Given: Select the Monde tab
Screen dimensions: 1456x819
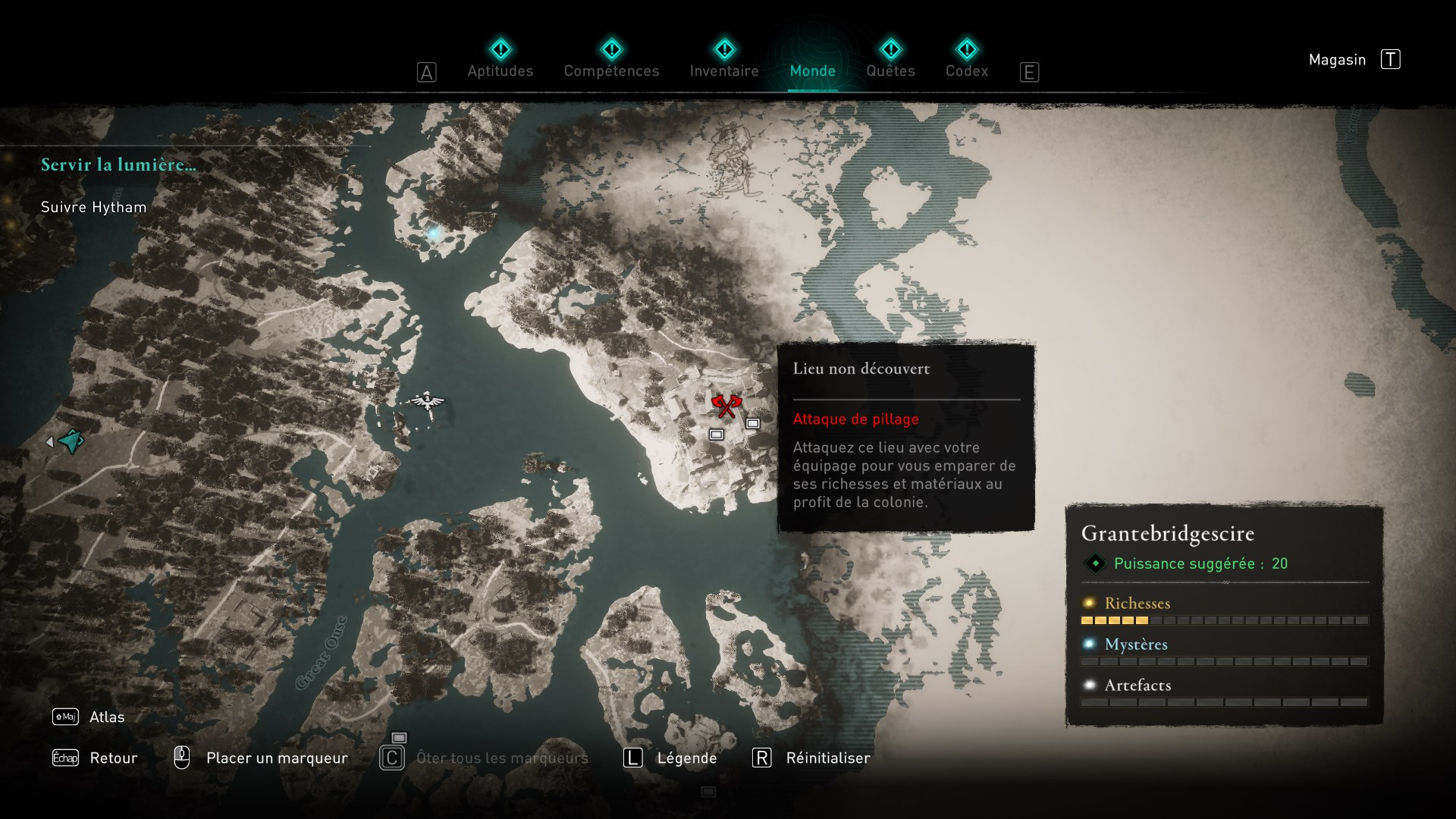Looking at the screenshot, I should coord(812,71).
